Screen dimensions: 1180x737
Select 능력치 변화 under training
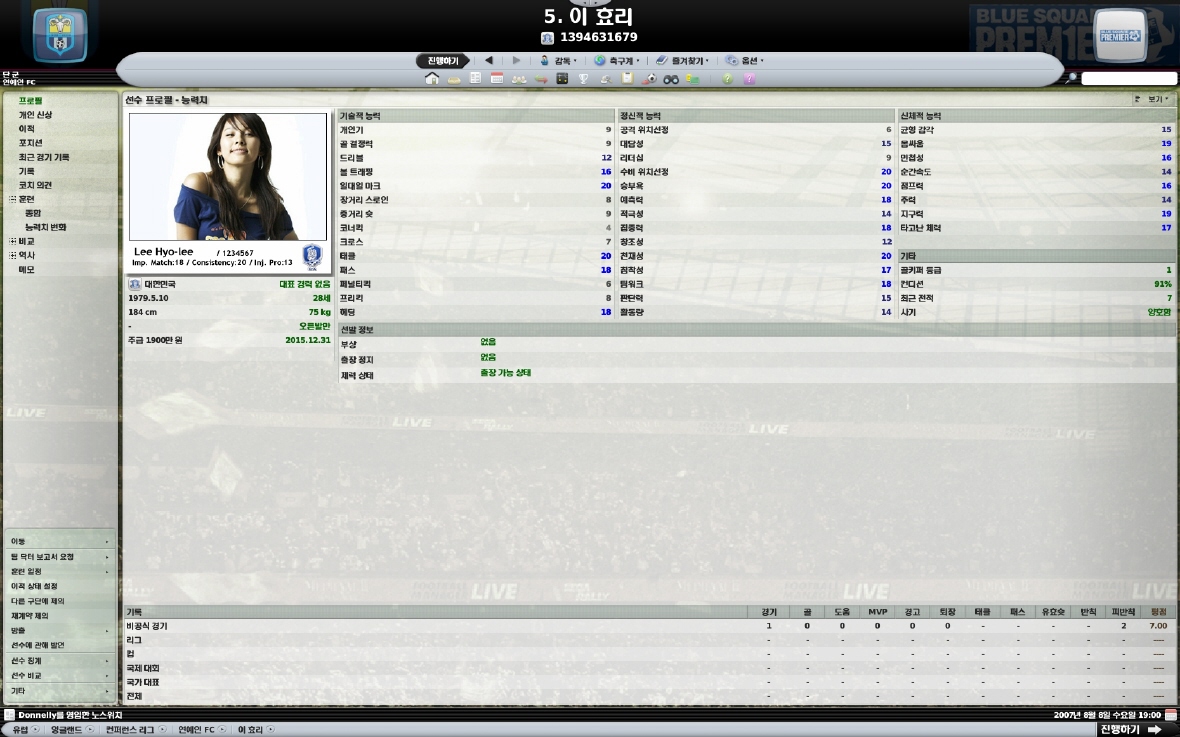click(x=46, y=227)
